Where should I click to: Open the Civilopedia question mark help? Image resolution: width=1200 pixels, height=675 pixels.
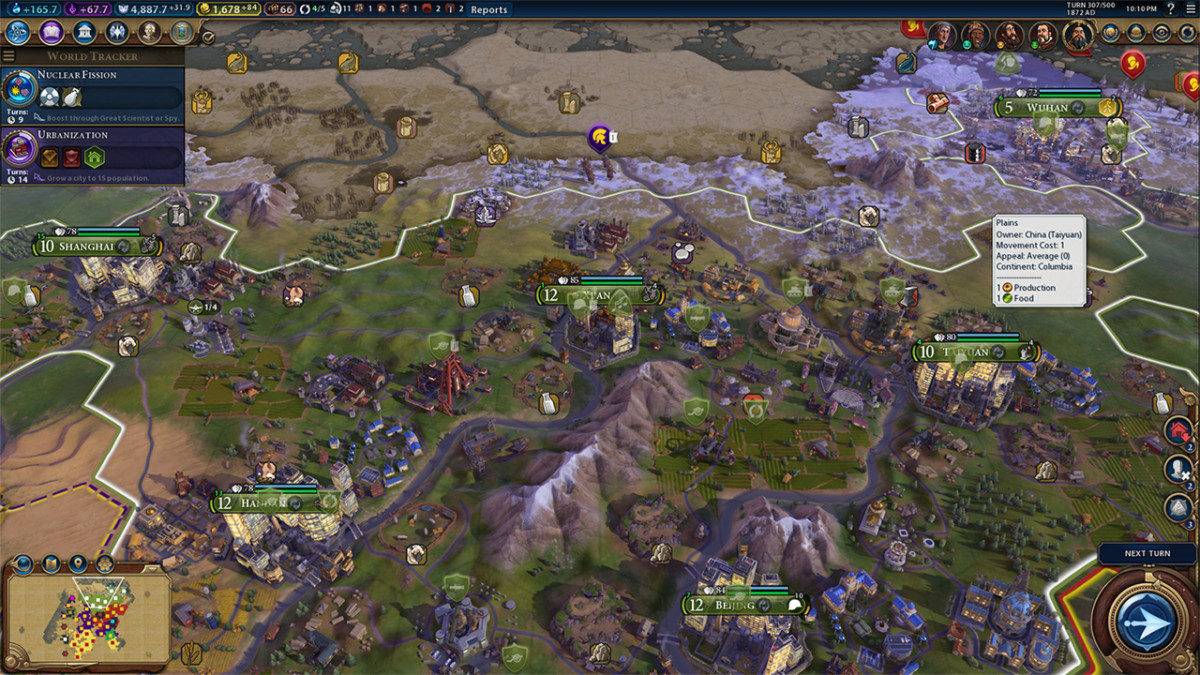[1171, 9]
